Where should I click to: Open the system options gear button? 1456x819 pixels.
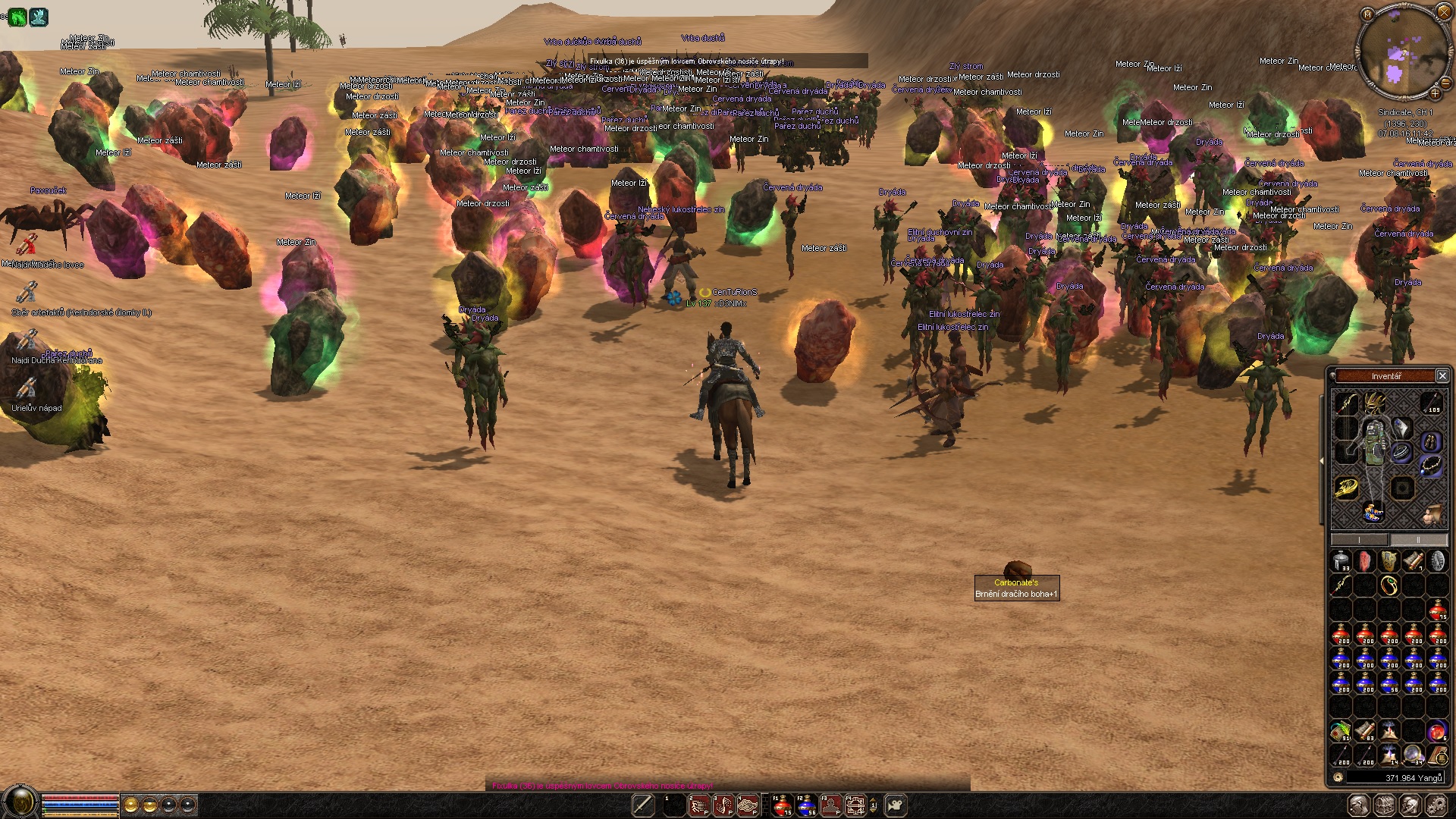[1436, 805]
